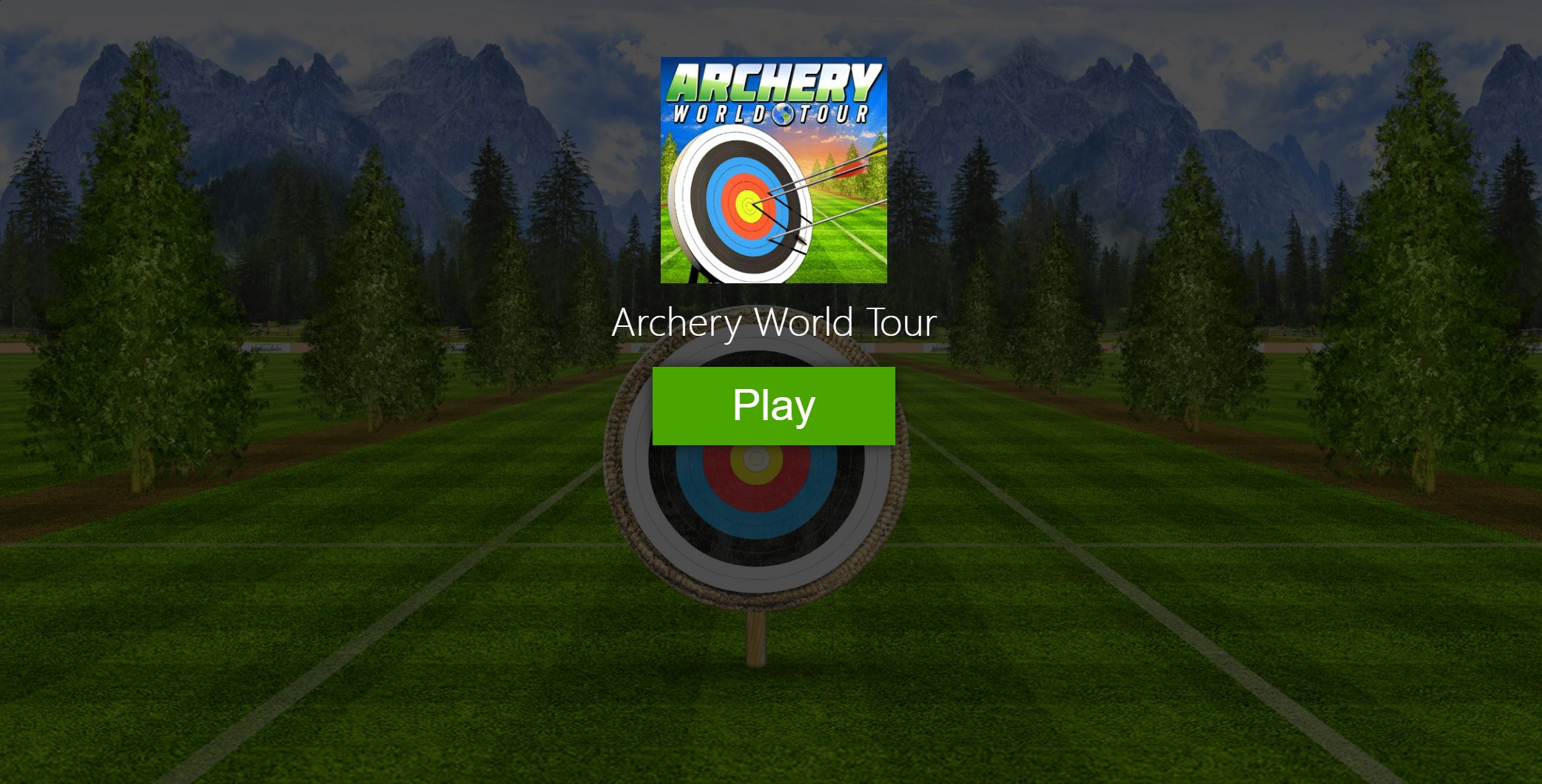Click the 'Archery World Tour' title text

point(774,323)
